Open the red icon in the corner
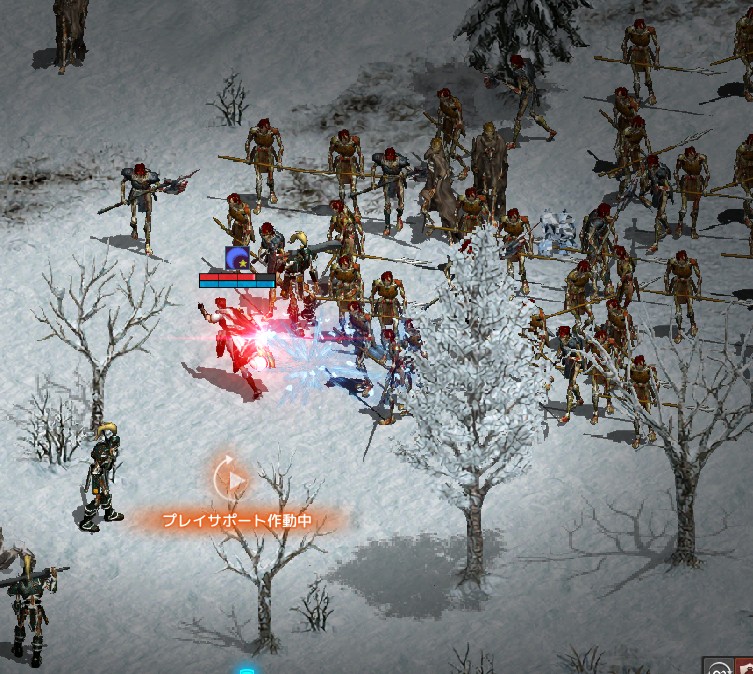 pyautogui.click(x=745, y=667)
